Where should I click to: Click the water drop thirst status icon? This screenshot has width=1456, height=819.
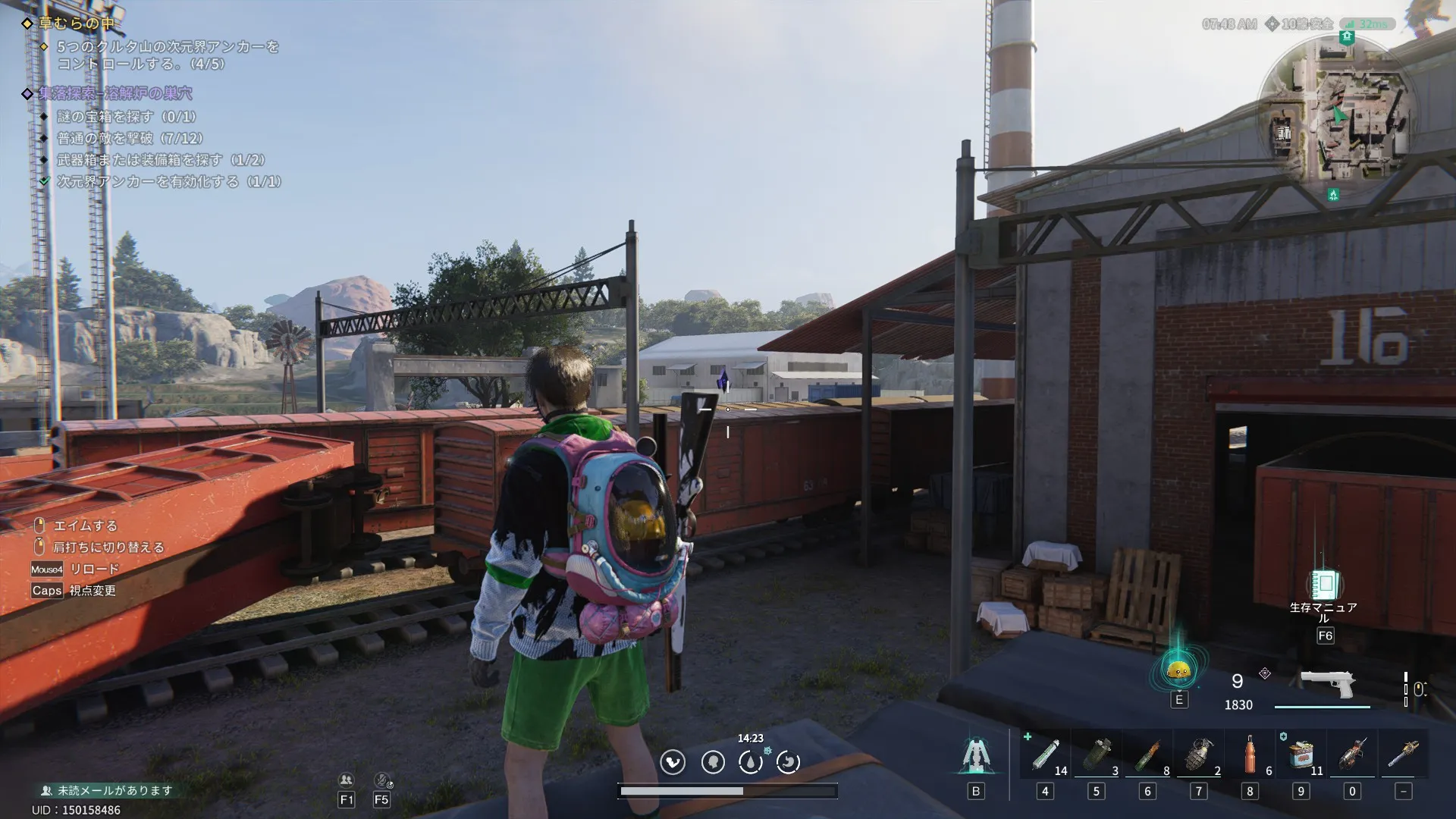tap(751, 762)
